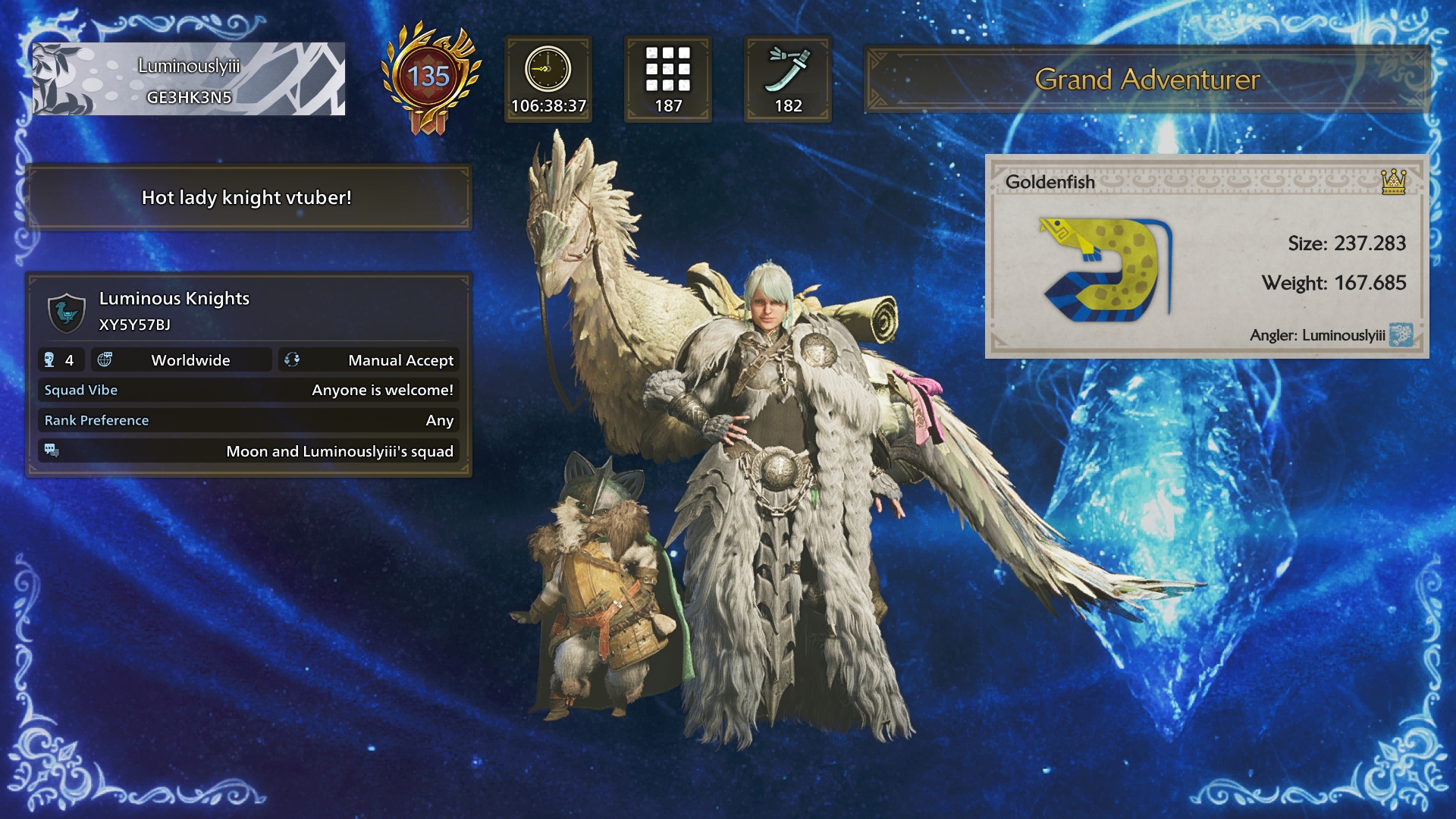1456x819 pixels.
Task: Select the Goldenfish record card
Action: pos(1206,258)
